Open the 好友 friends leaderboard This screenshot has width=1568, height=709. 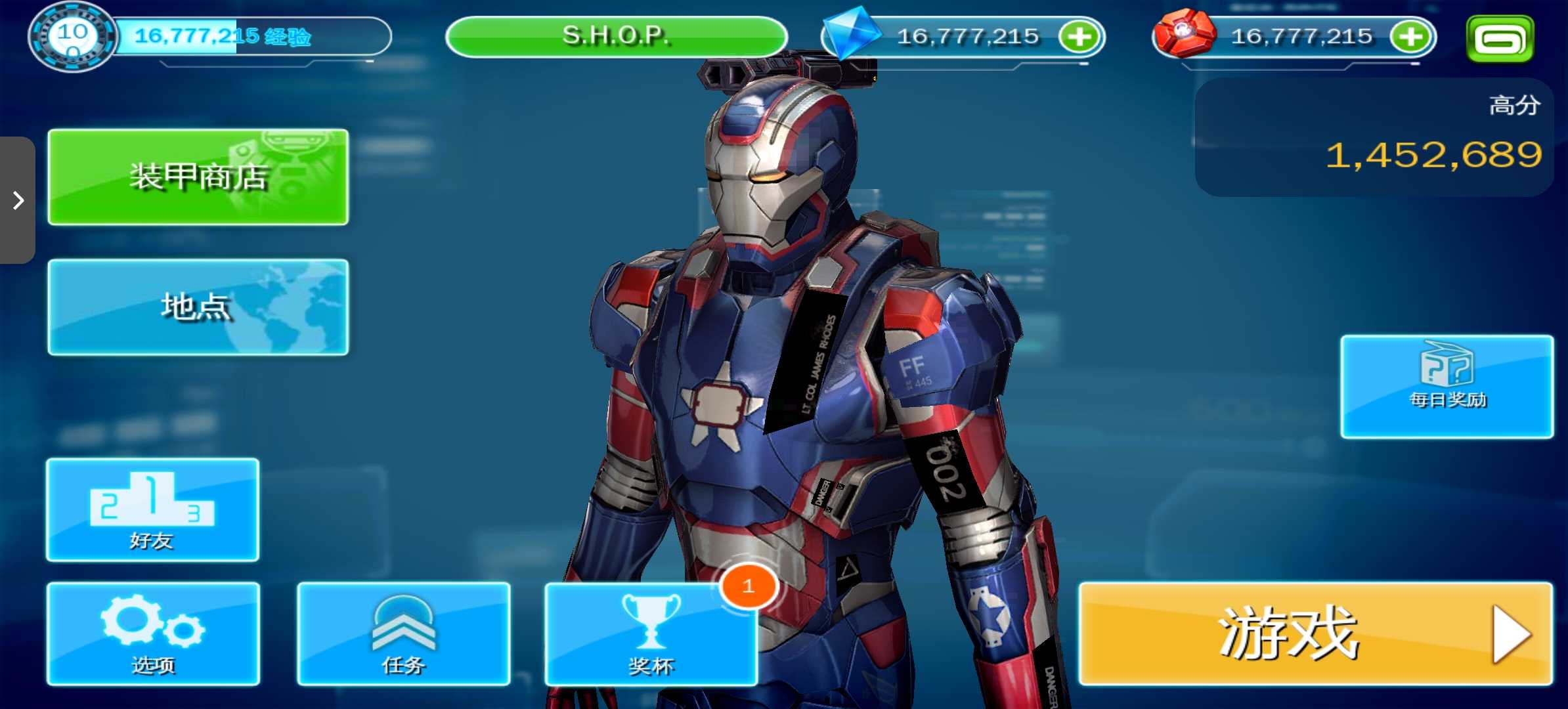(152, 509)
